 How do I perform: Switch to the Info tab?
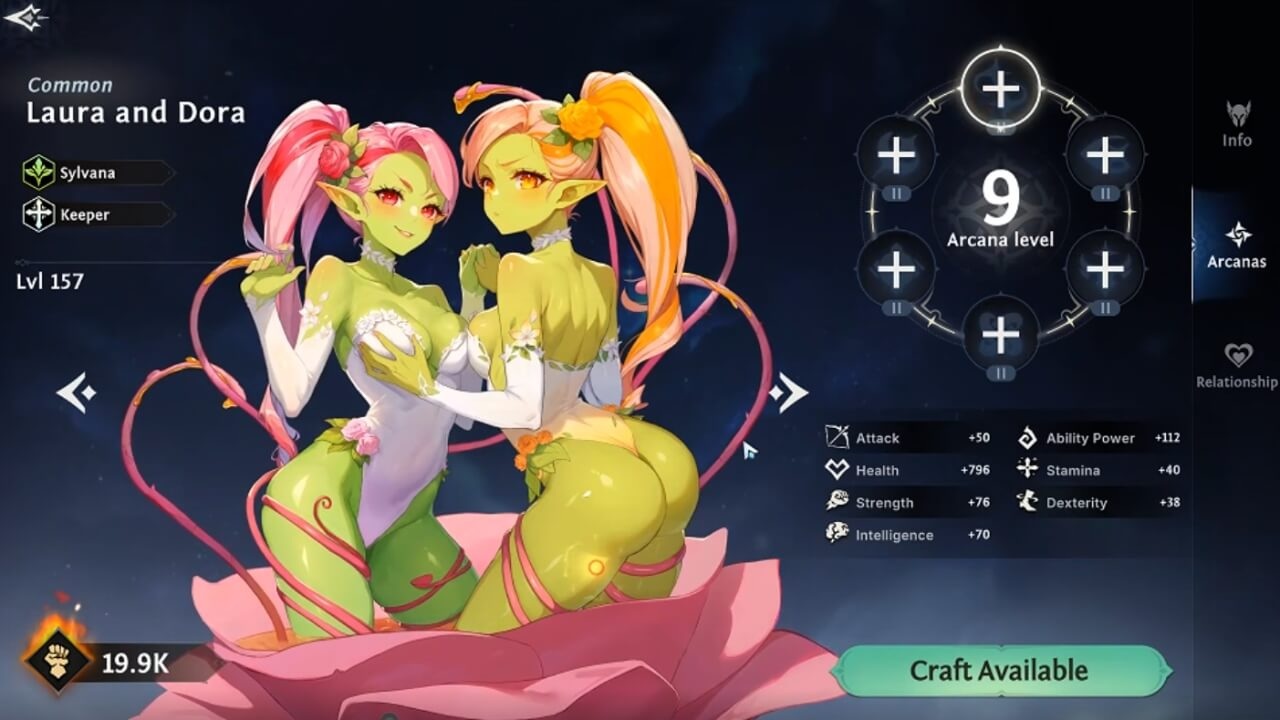(1237, 123)
